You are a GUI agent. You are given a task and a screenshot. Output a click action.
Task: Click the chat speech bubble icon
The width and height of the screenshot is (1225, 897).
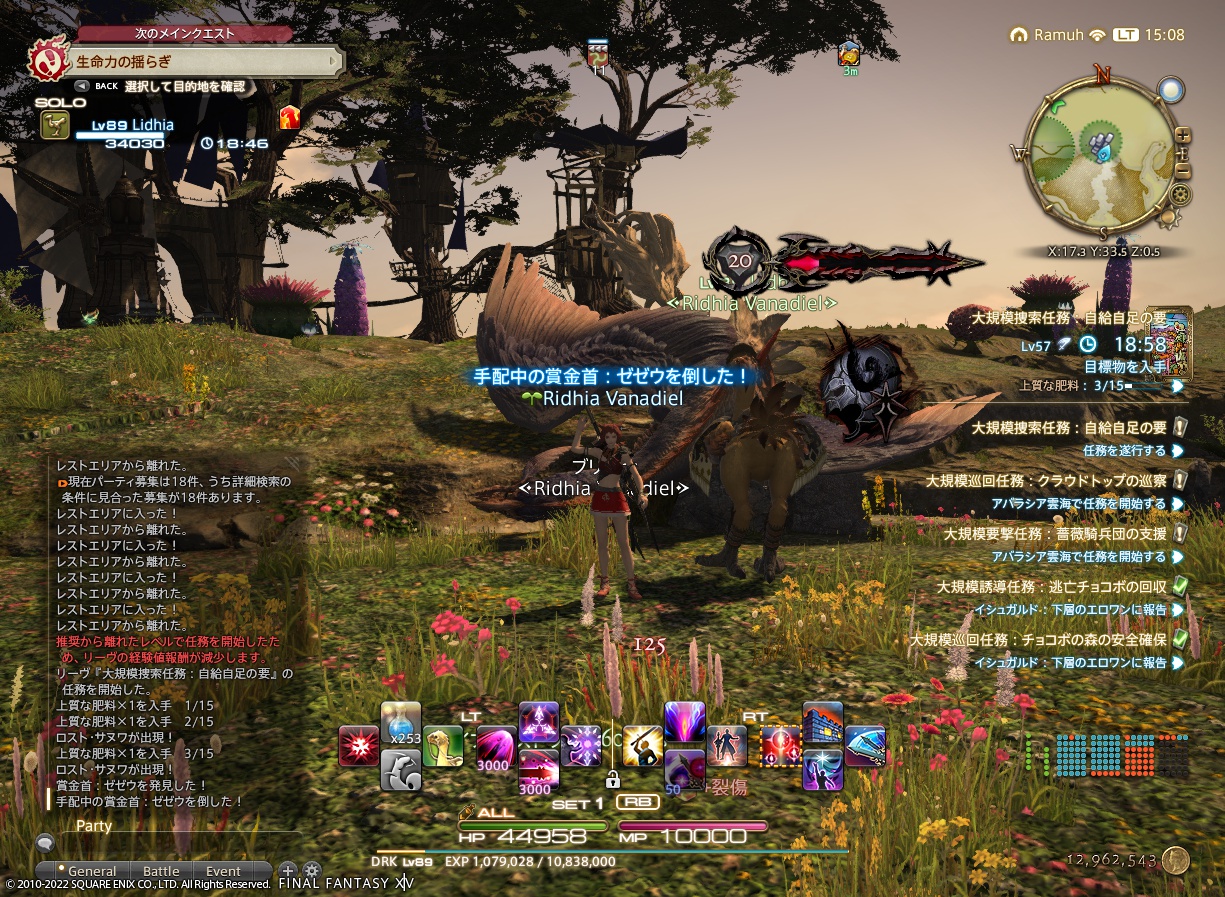[x=45, y=843]
